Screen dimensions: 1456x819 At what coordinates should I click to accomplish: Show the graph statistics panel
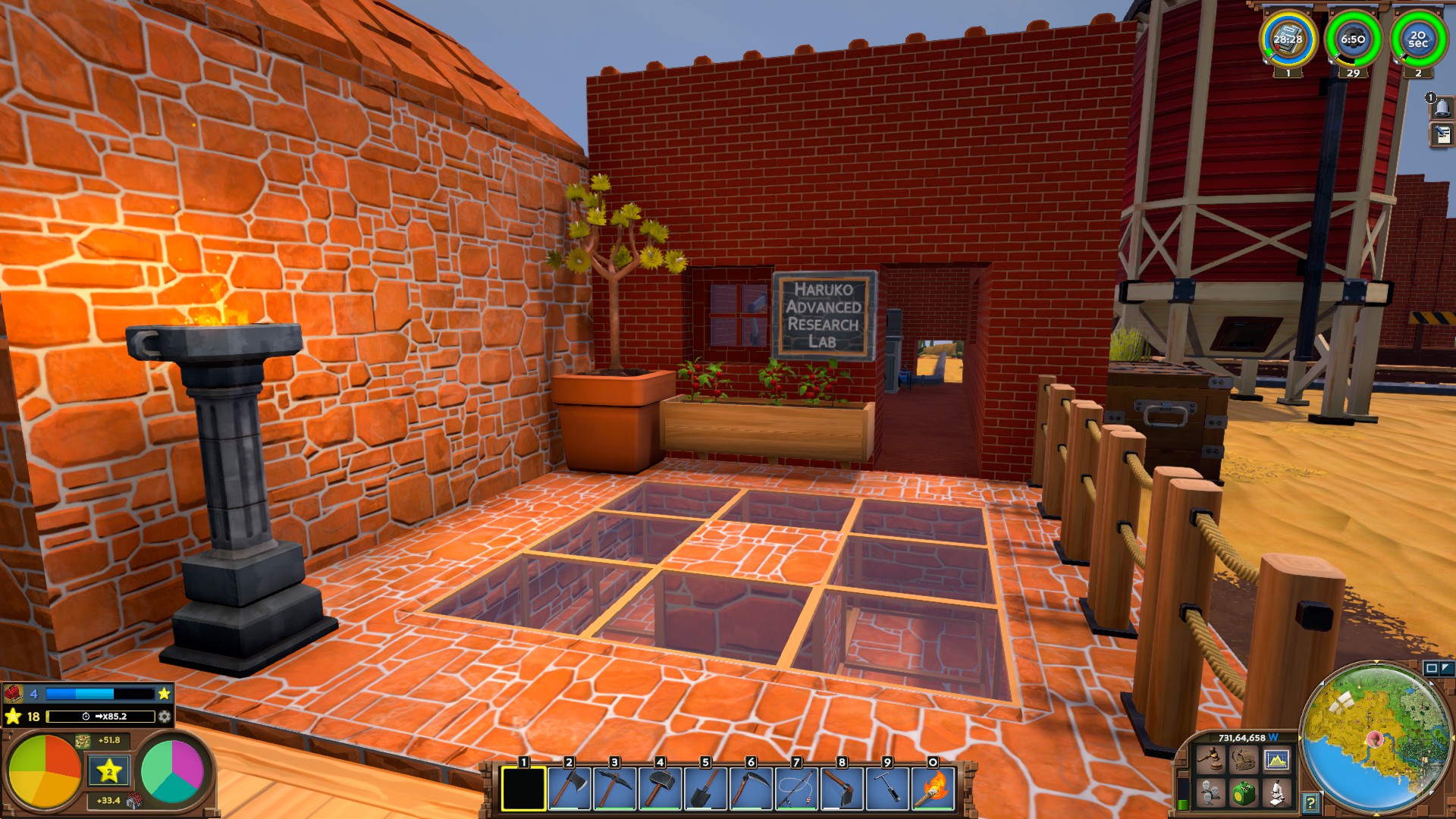click(1276, 759)
